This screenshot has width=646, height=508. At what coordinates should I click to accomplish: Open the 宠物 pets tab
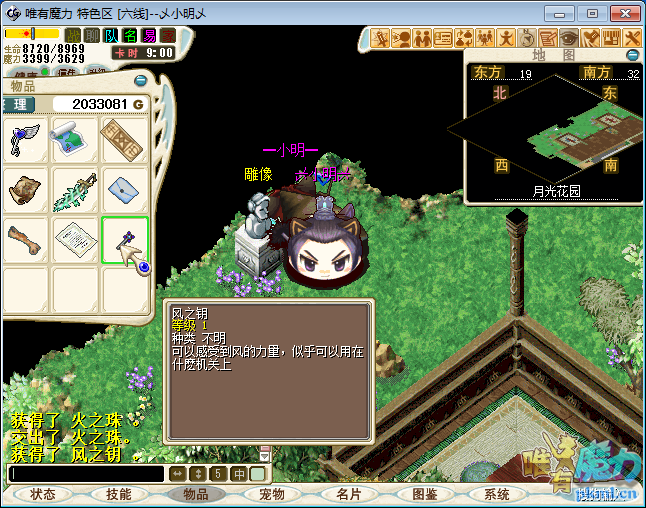[272, 494]
